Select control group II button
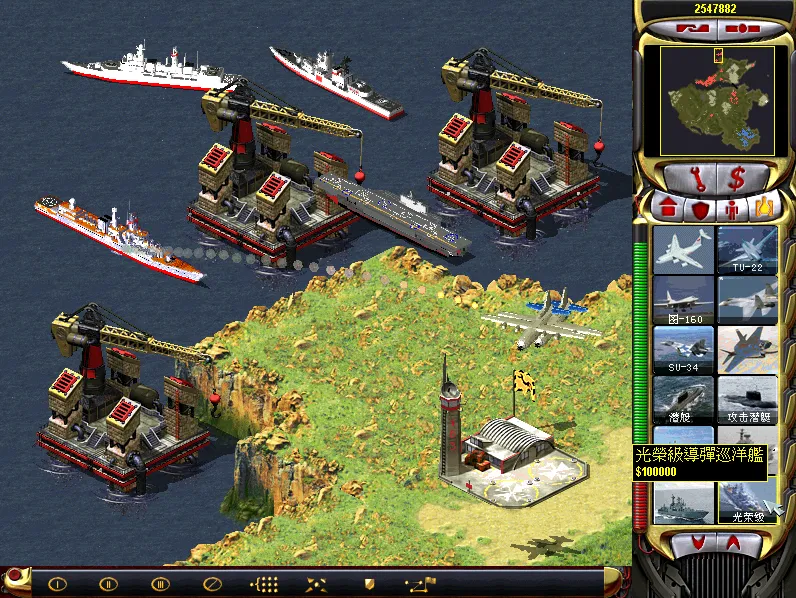This screenshot has height=598, width=796. click(108, 583)
